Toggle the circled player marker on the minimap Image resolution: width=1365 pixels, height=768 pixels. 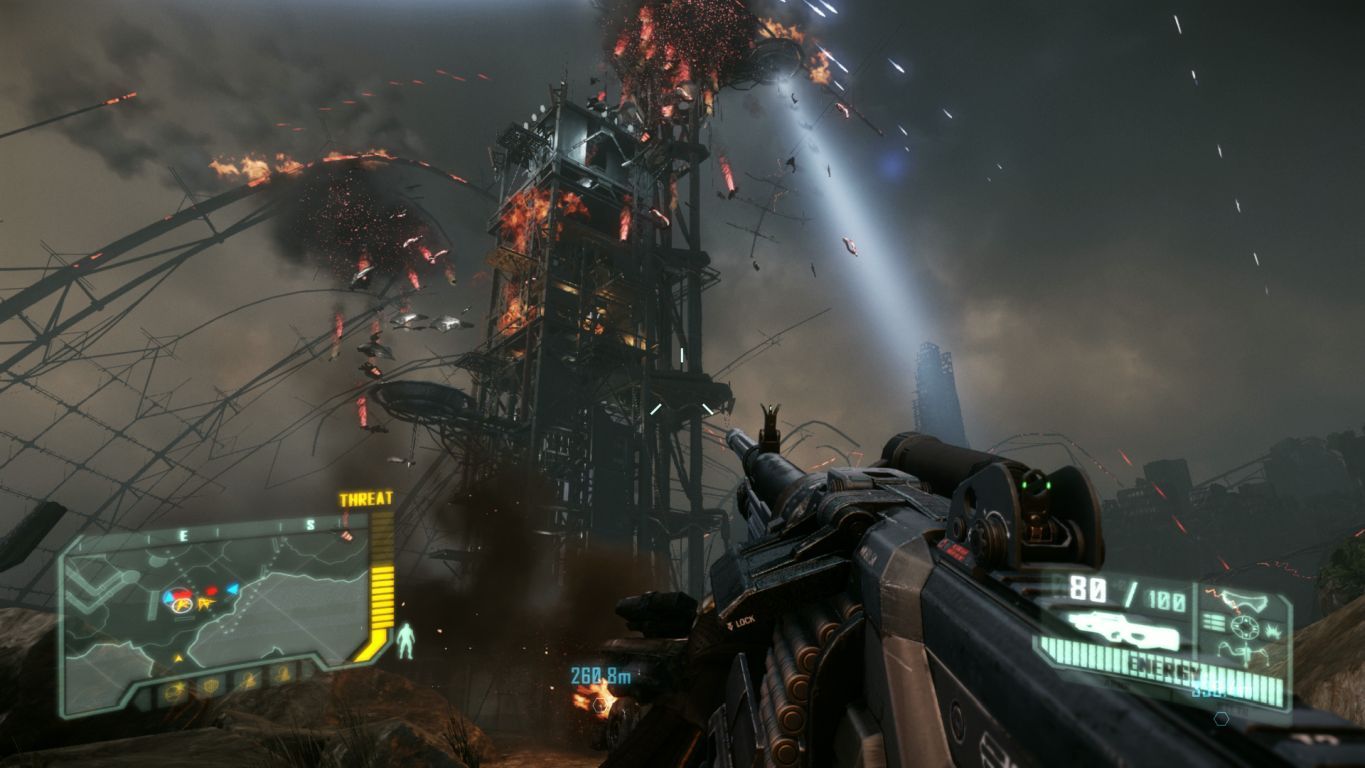pos(182,606)
